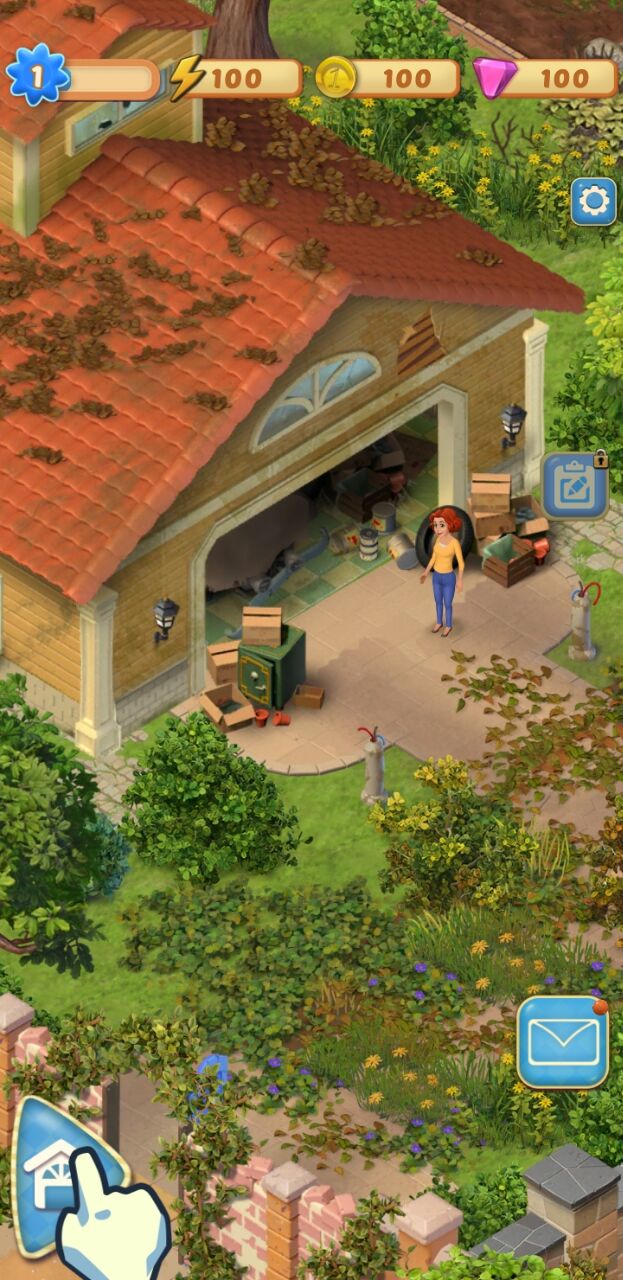623x1280 pixels.
Task: Open the locked task clipboard
Action: click(575, 486)
